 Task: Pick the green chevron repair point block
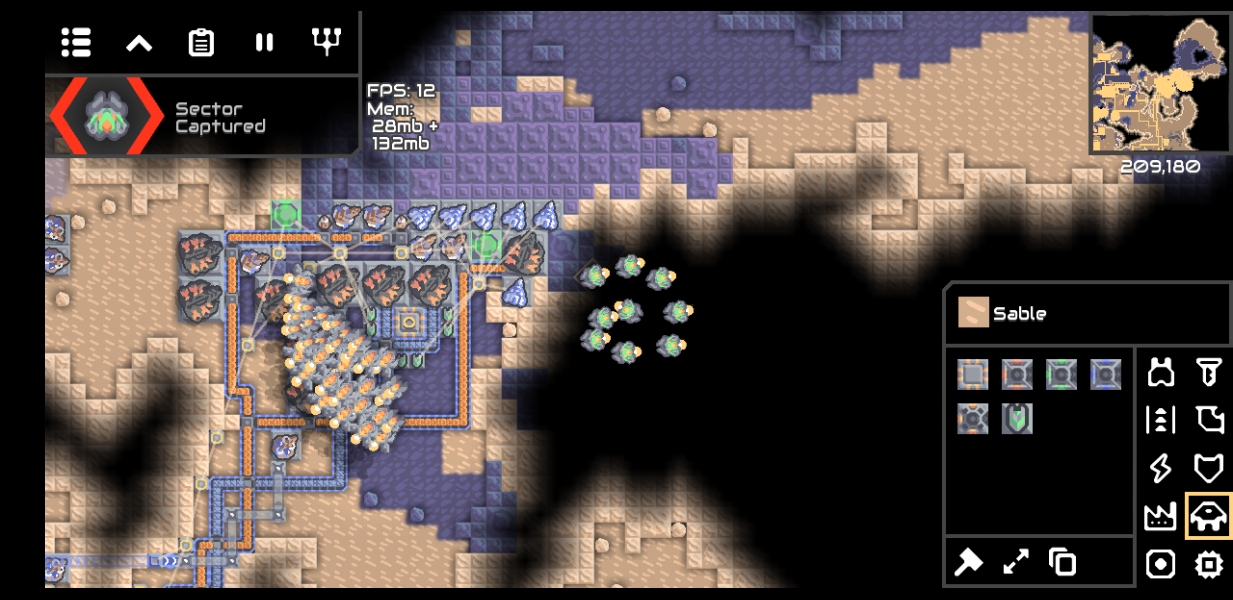[x=1017, y=418]
